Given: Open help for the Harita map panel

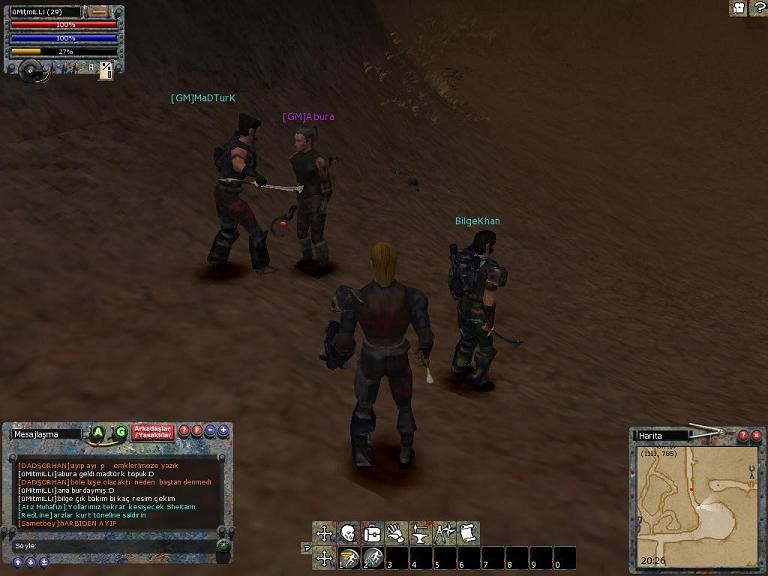Looking at the screenshot, I should [743, 435].
